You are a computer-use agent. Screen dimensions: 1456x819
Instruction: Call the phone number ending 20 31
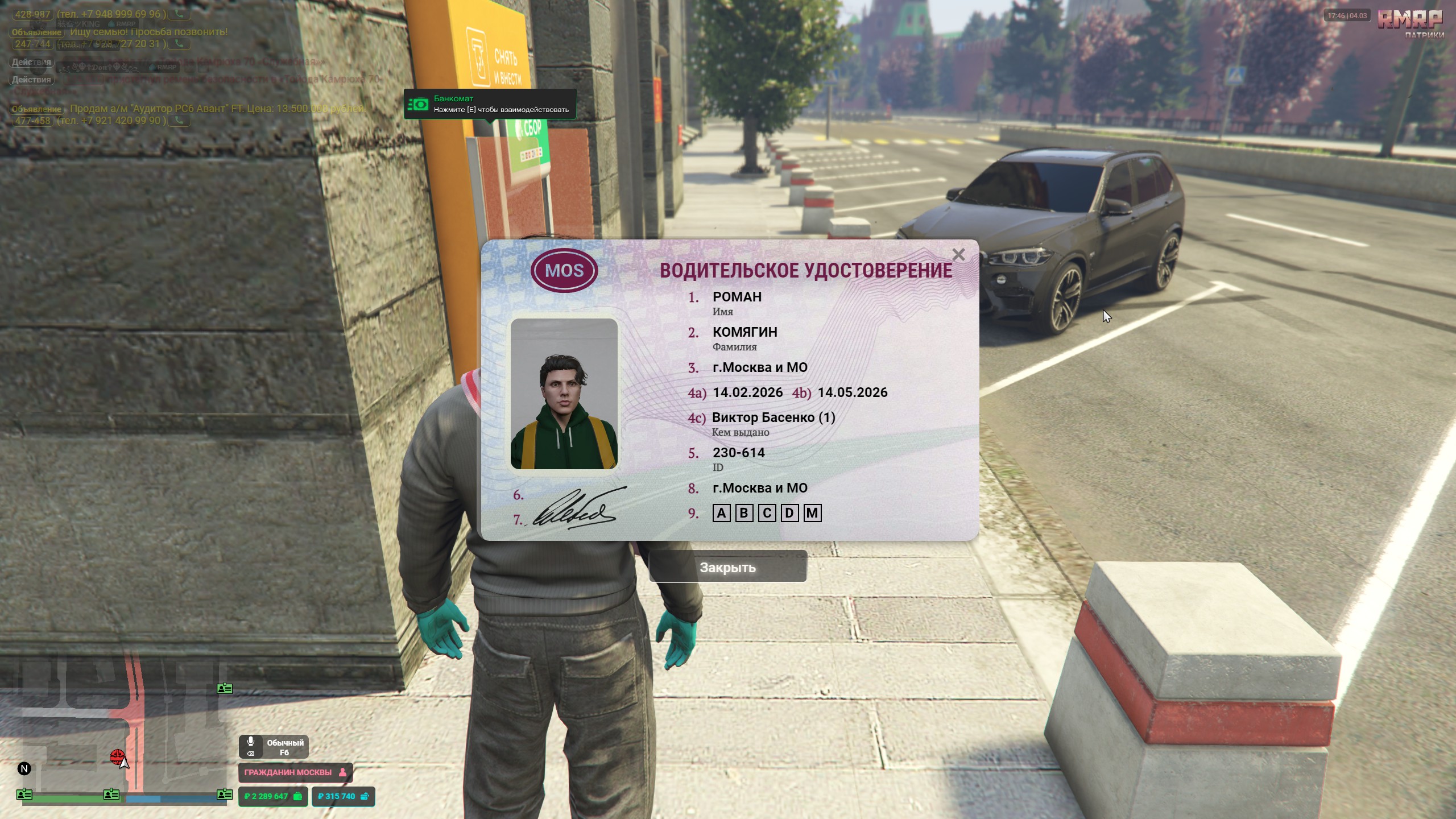point(180,44)
